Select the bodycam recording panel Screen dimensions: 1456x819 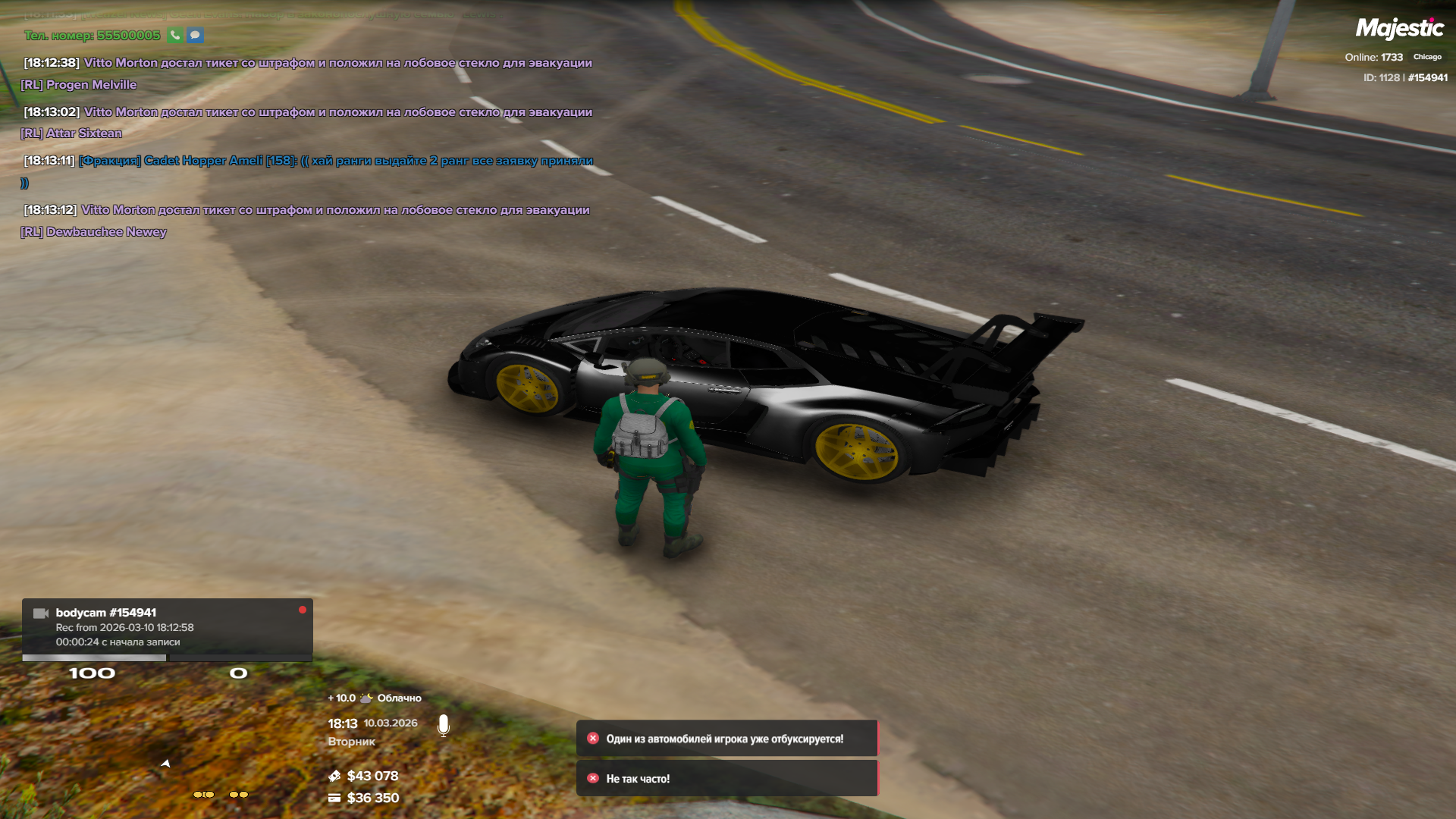(167, 627)
